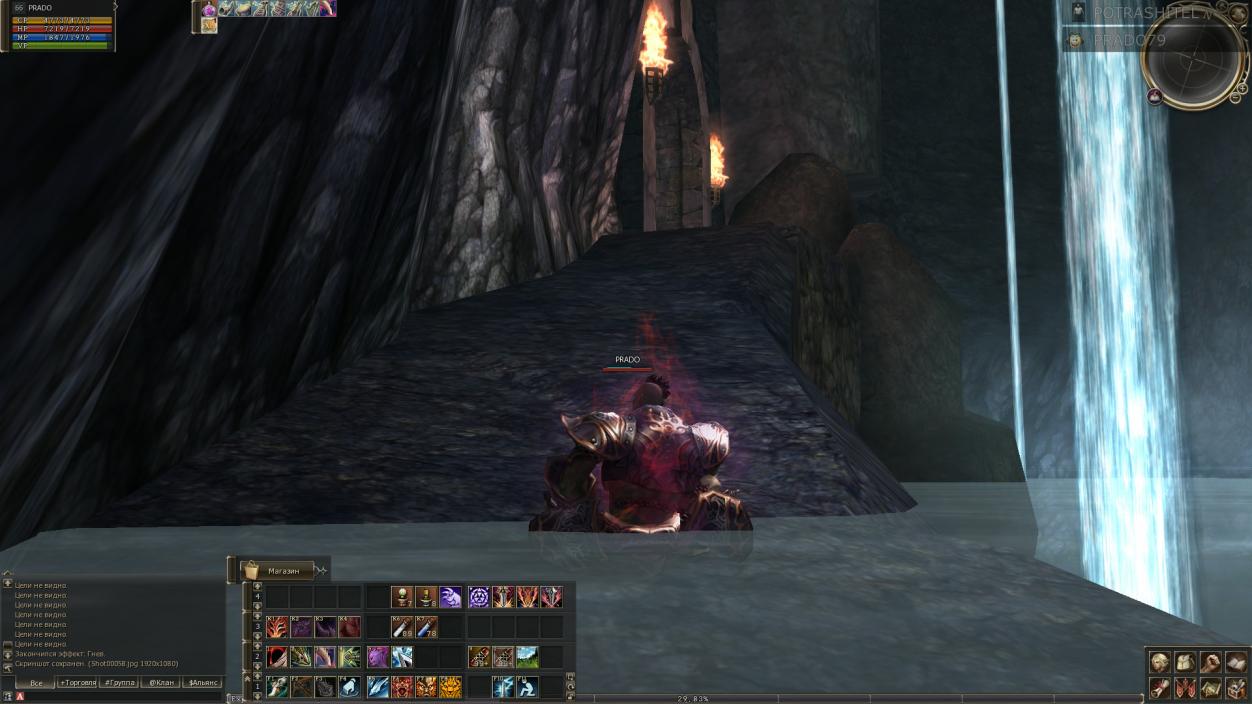Open the circular minimap radar
Viewport: 1252px width, 704px height.
tap(1192, 58)
